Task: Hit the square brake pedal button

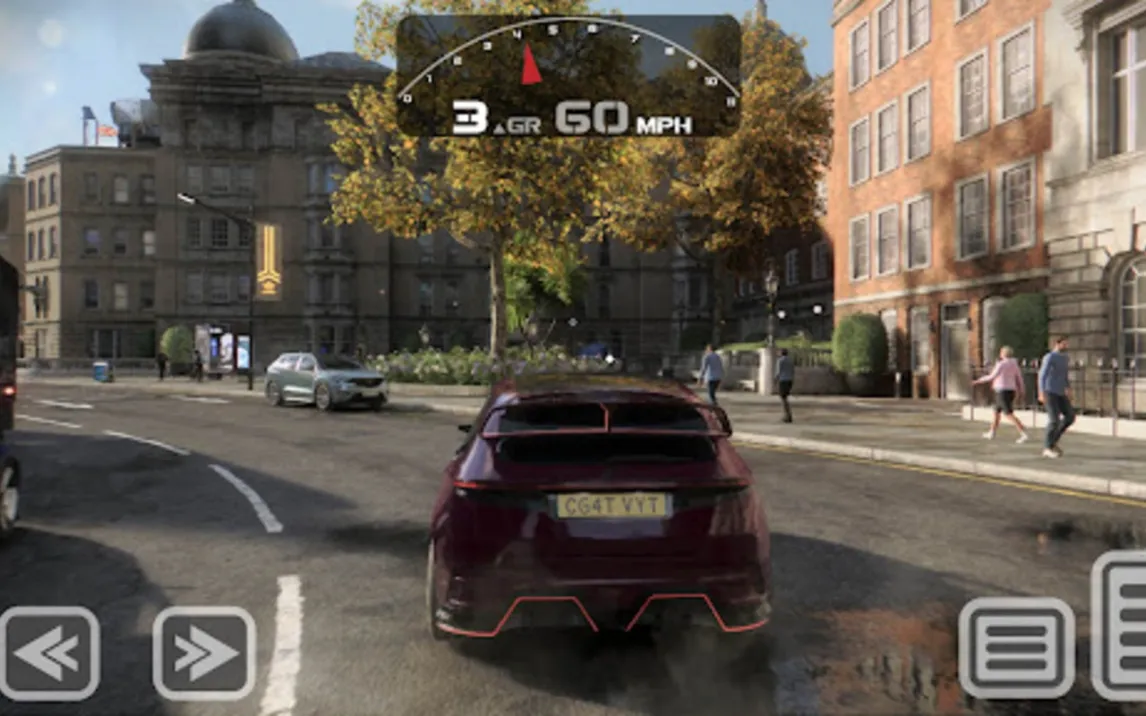Action: click(x=1016, y=648)
